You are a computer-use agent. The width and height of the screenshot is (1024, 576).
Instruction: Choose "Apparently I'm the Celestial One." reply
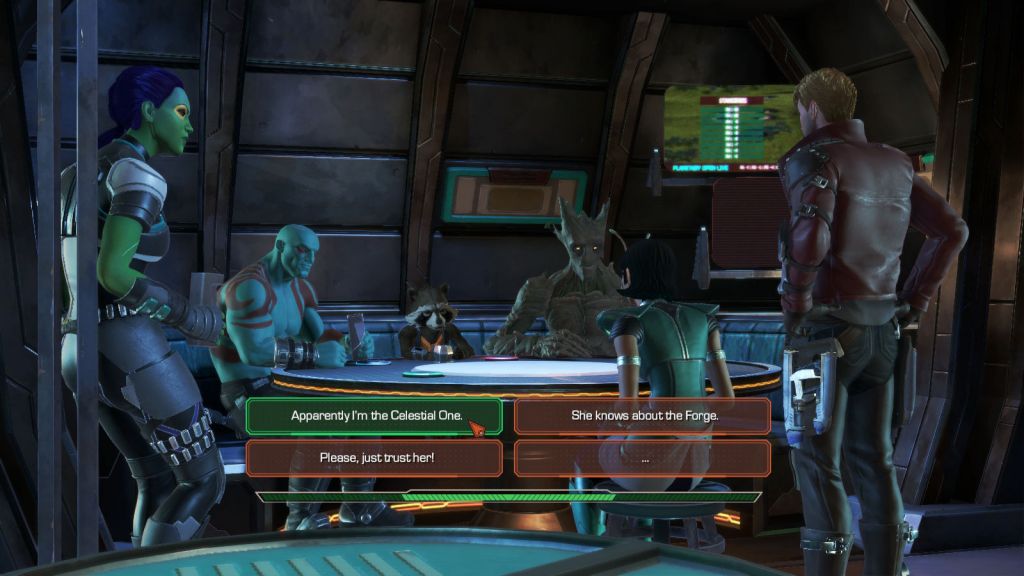pos(373,415)
